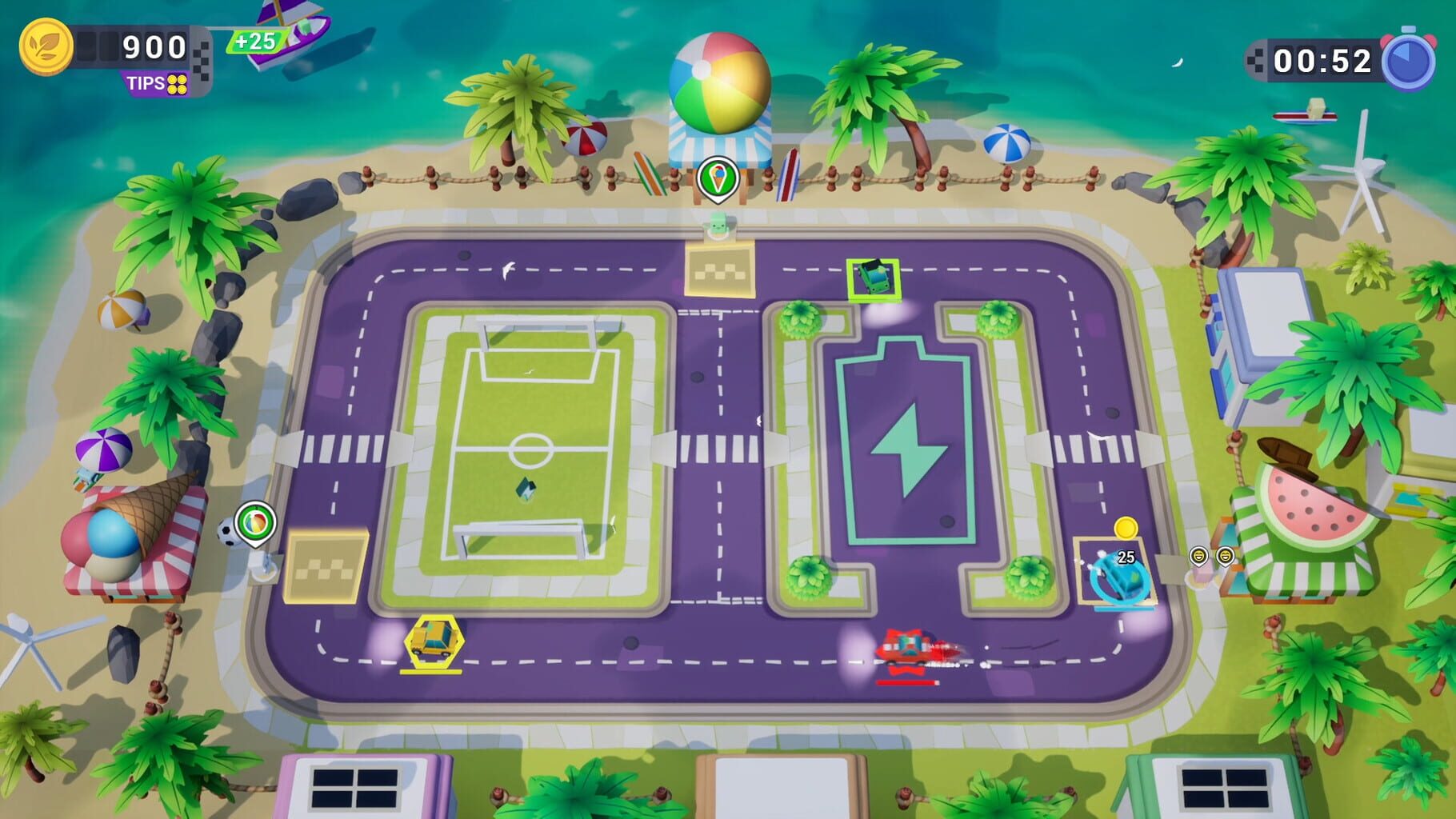Click a laughing emoji passenger marker near the watermelon stand

click(1199, 556)
